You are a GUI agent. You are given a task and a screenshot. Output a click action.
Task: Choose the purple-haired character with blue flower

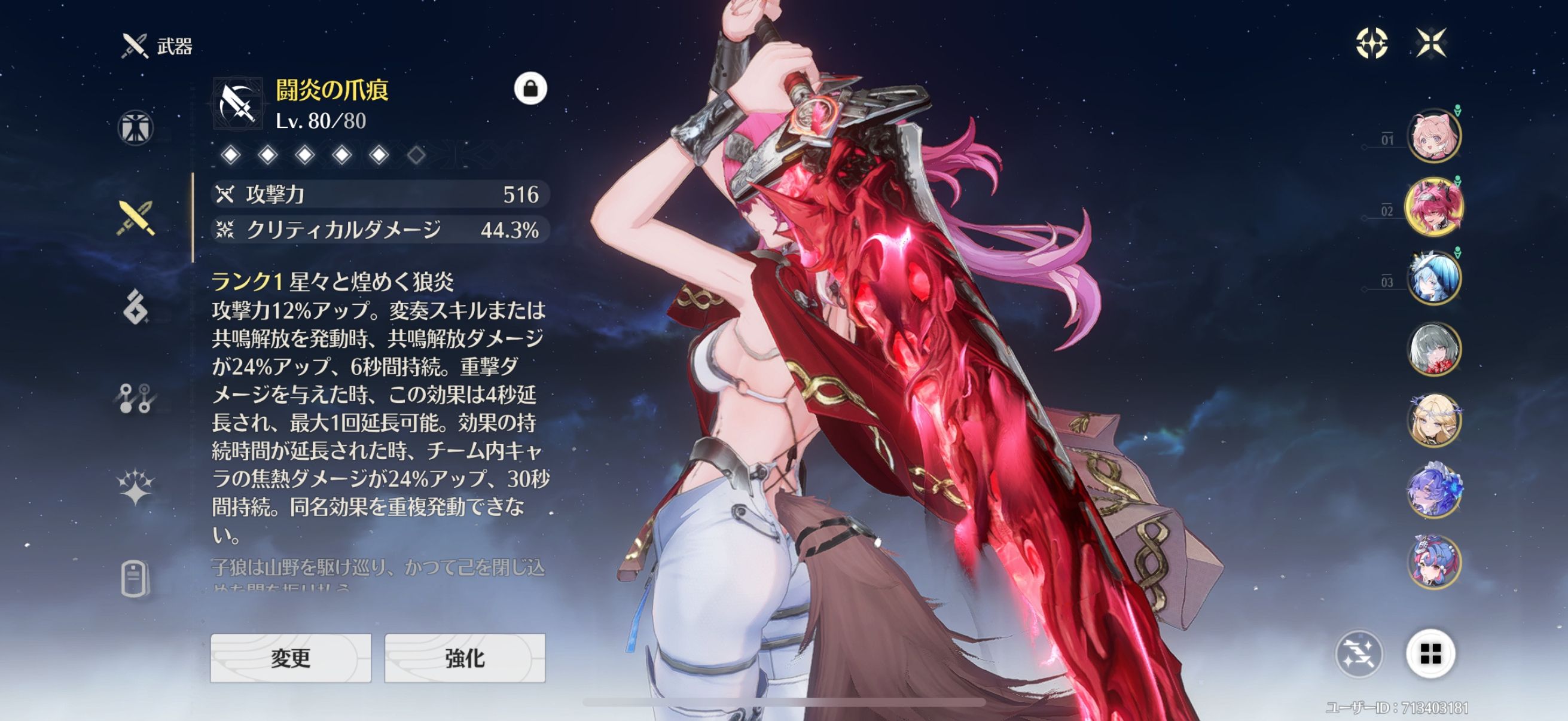tap(1434, 490)
